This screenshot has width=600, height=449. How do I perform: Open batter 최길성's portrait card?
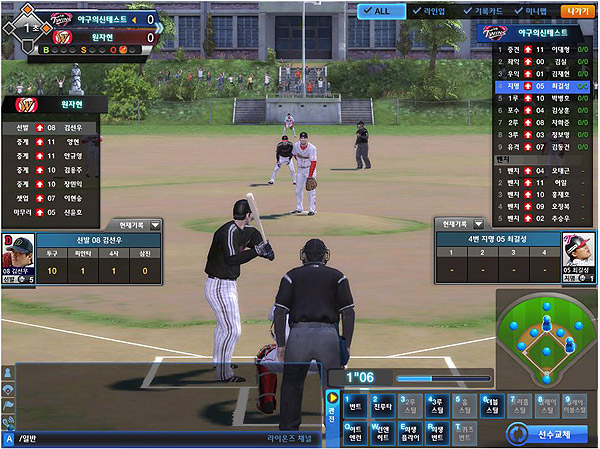tap(577, 254)
